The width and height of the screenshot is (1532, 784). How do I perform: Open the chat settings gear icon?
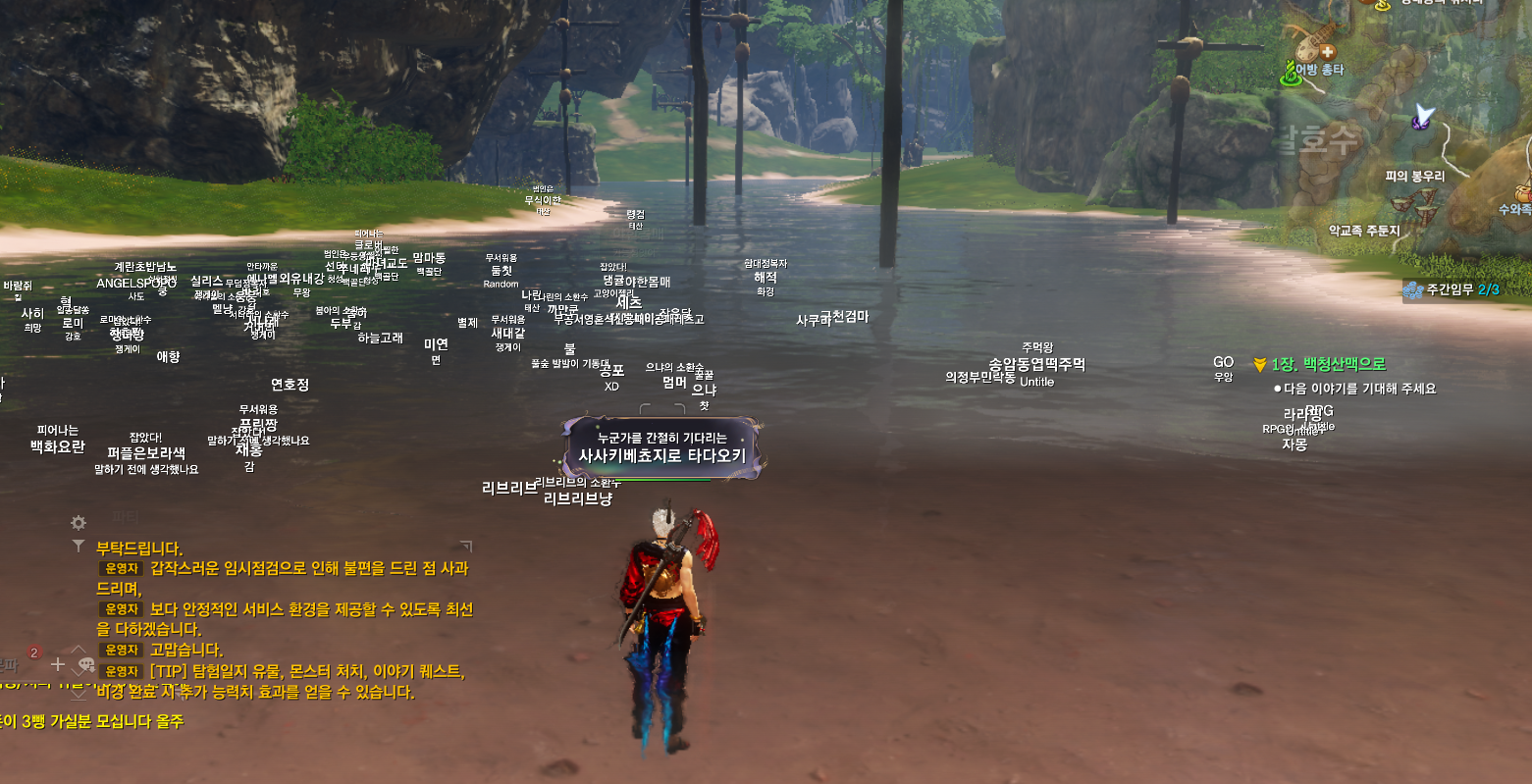[79, 523]
